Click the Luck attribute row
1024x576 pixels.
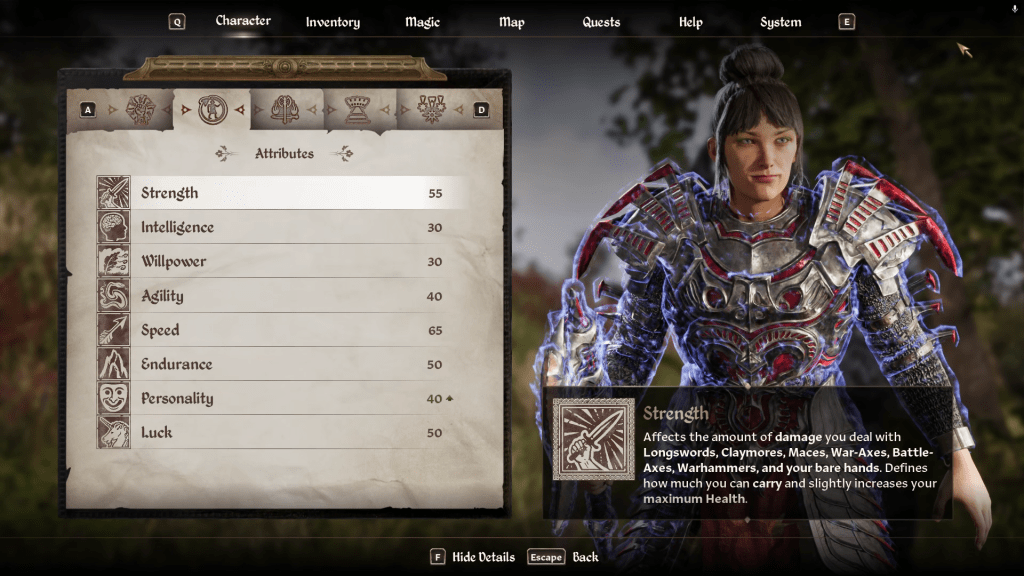280,432
